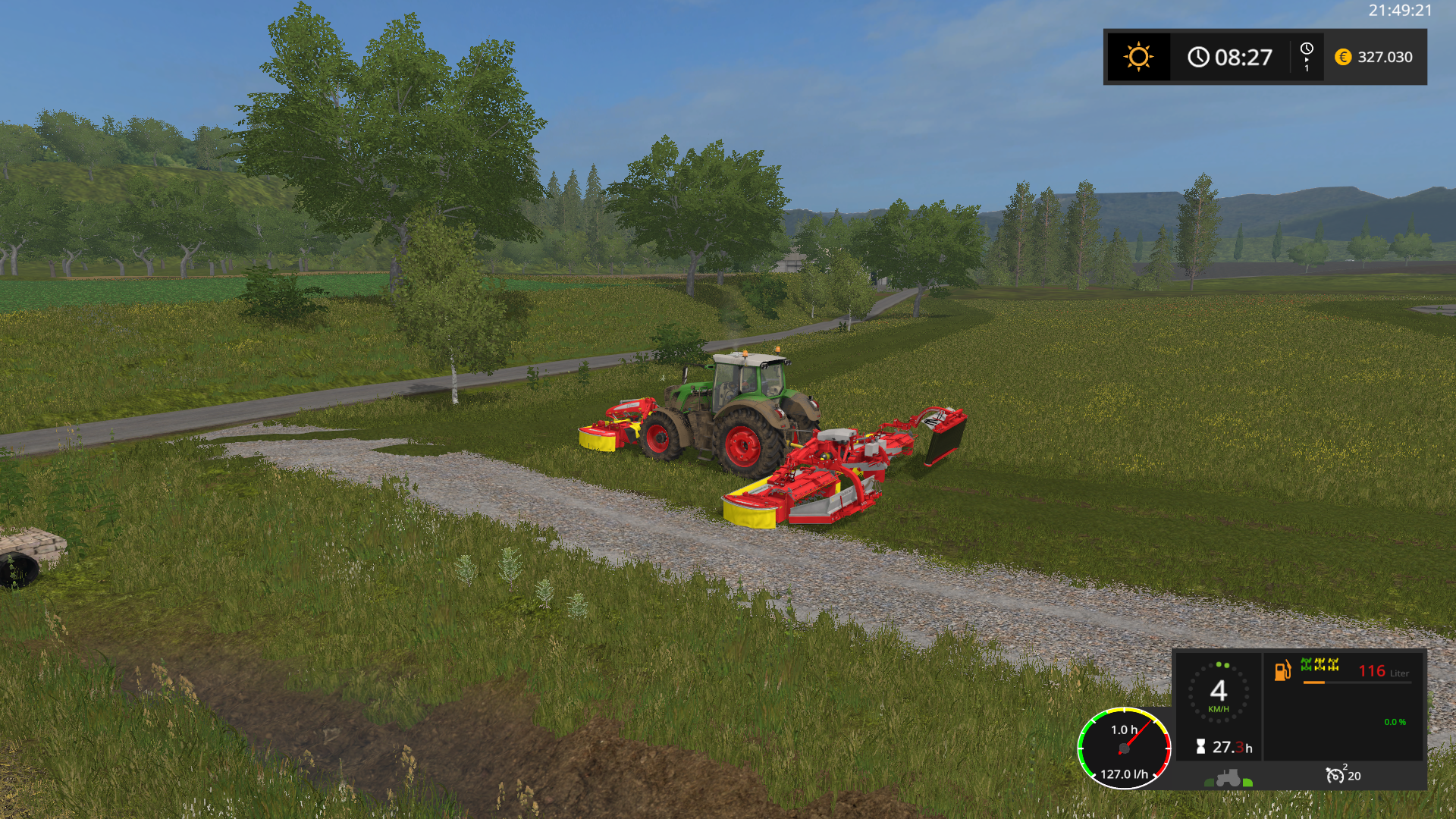This screenshot has width=1456, height=819.
Task: Click the tractor attachments icon
Action: (x=1228, y=778)
